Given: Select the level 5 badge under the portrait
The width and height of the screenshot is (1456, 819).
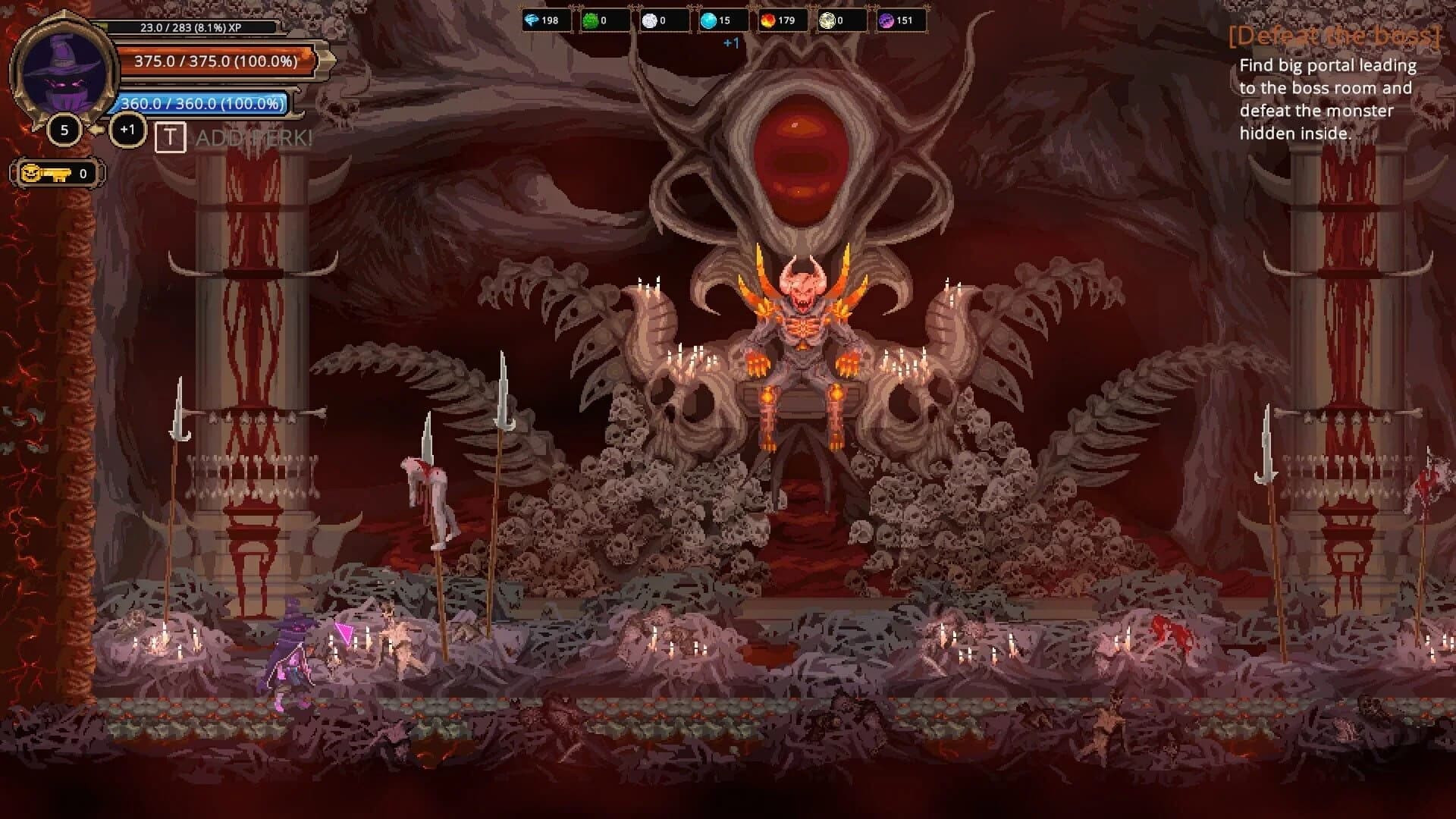Looking at the screenshot, I should coord(64,129).
